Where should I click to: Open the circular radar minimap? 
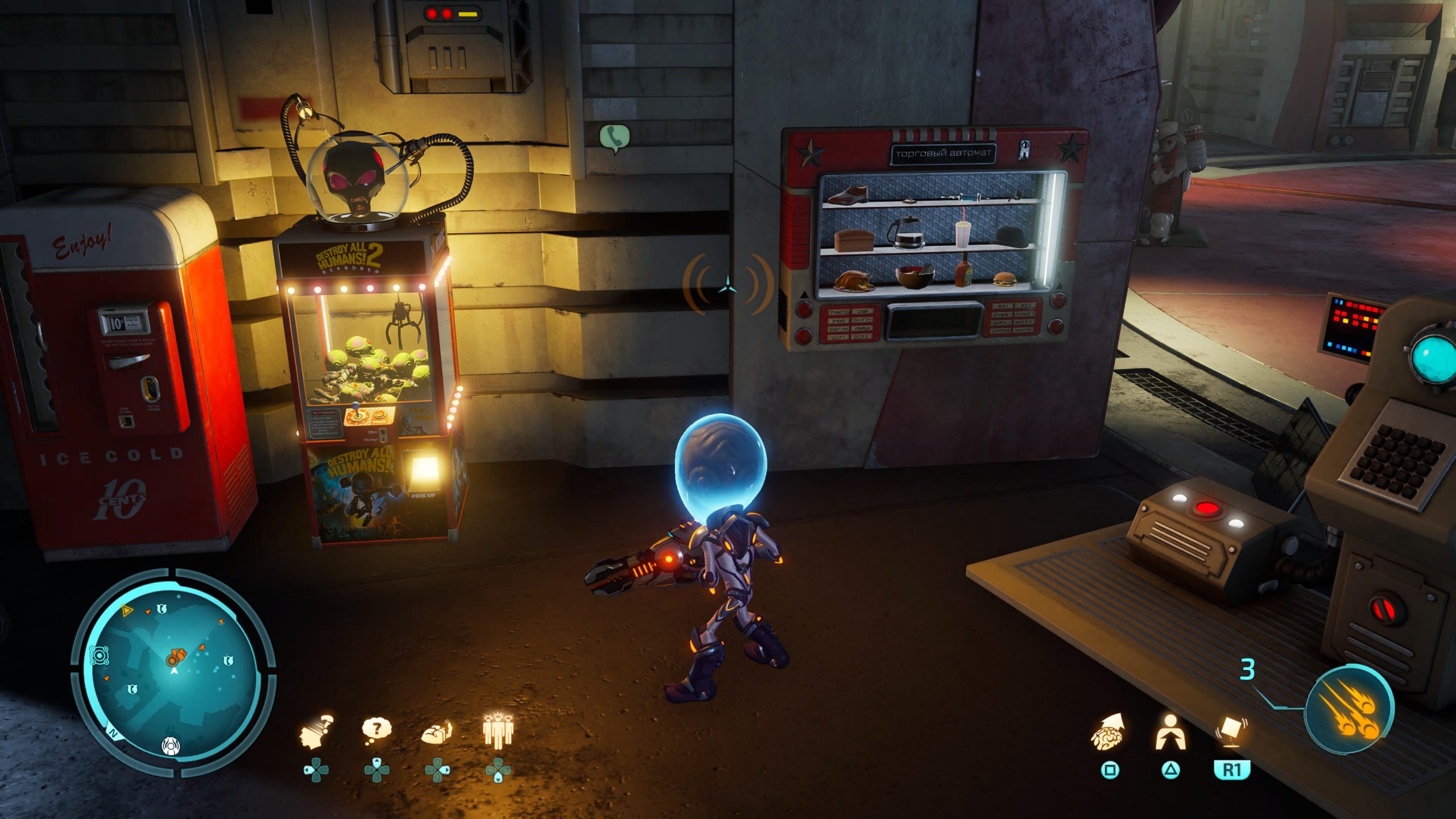173,670
